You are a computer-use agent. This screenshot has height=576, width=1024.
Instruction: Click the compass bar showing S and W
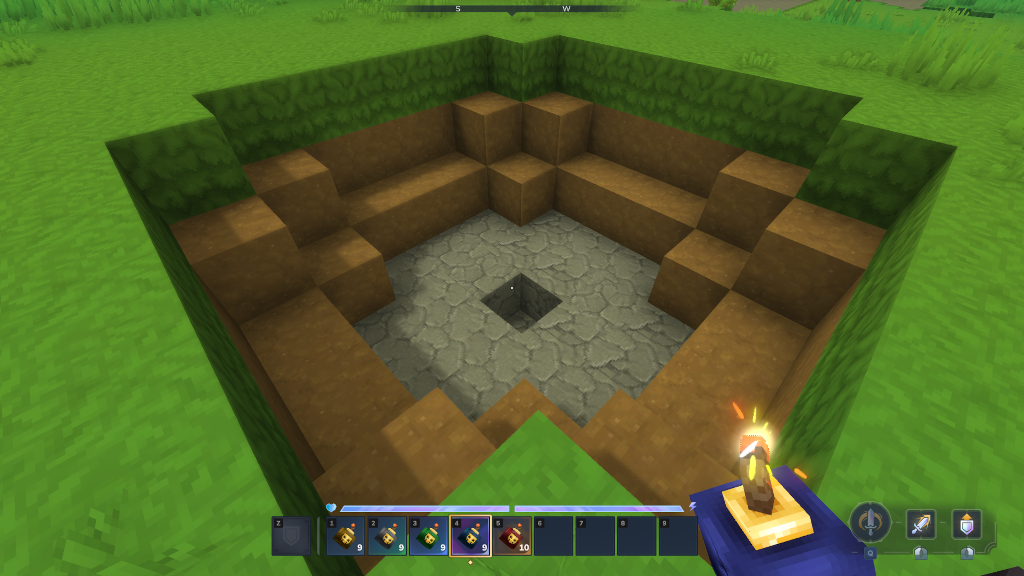point(512,8)
